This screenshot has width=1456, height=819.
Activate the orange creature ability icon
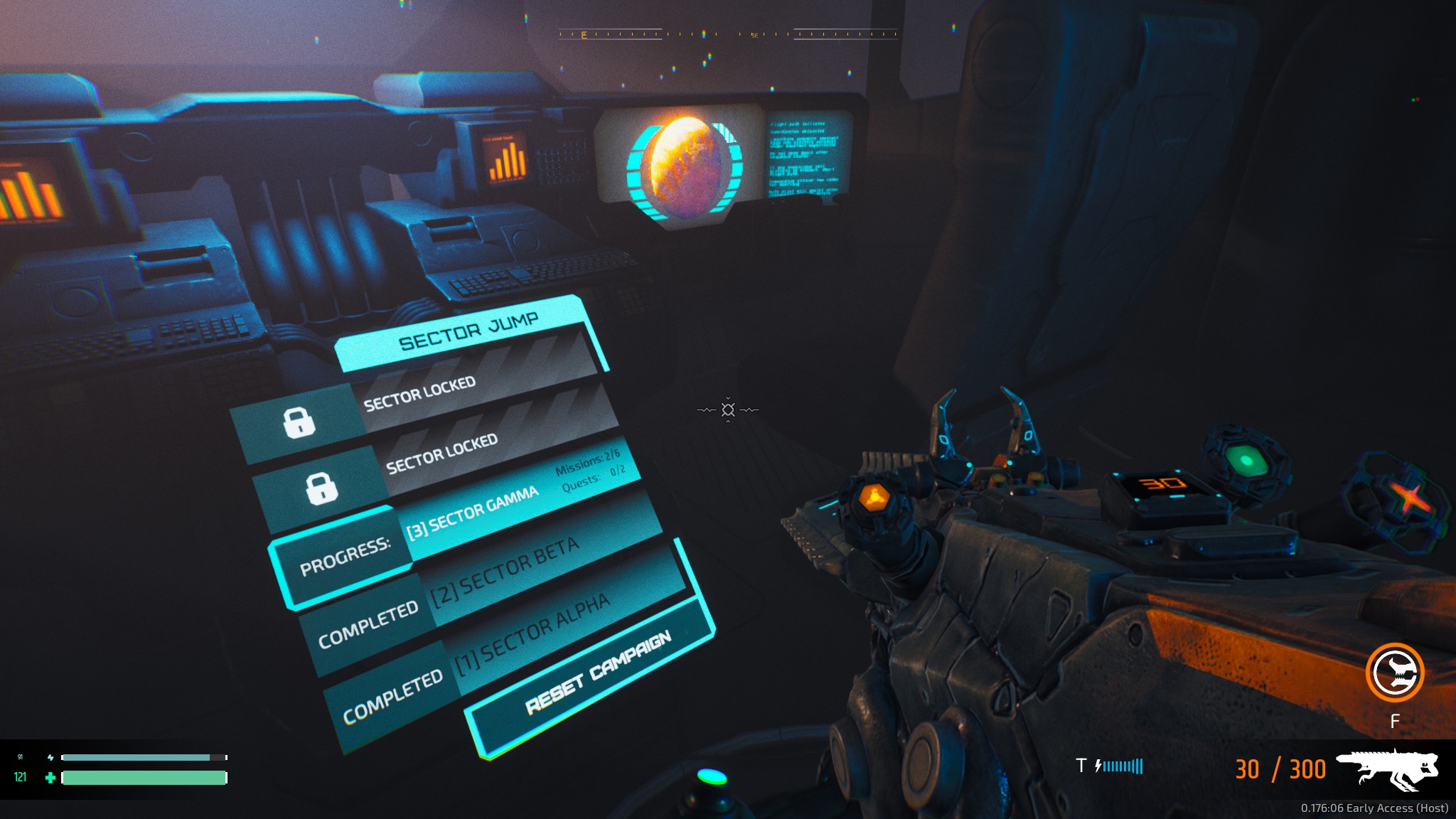click(x=1394, y=673)
